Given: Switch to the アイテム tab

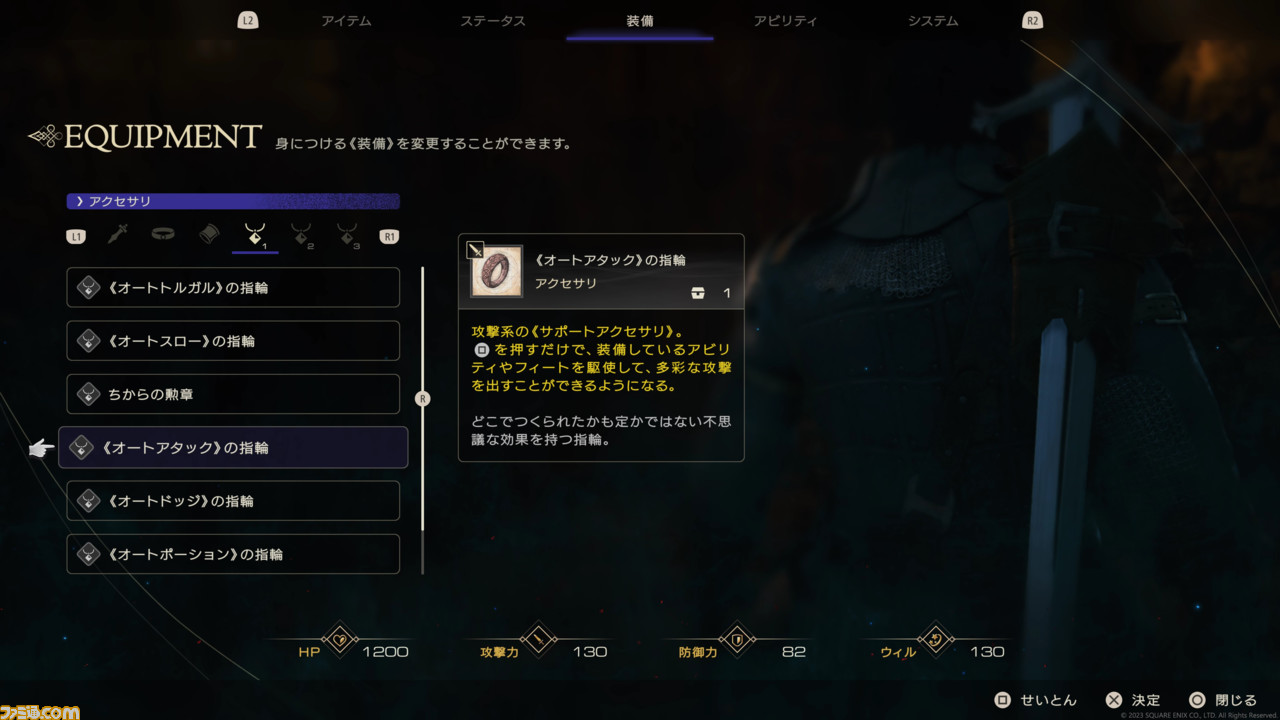Looking at the screenshot, I should click(x=347, y=20).
